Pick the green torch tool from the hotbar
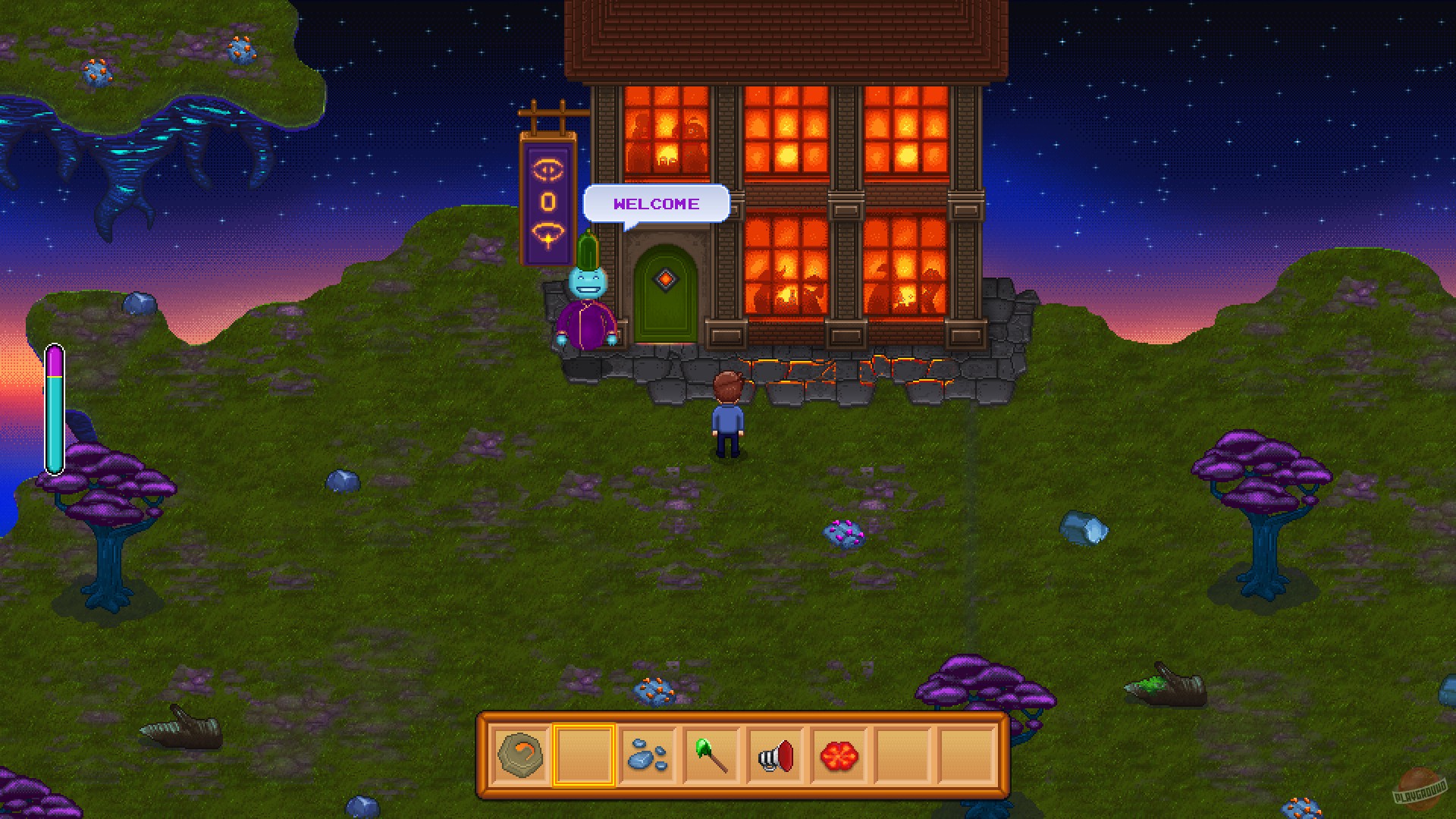1456x819 pixels. coord(710,756)
